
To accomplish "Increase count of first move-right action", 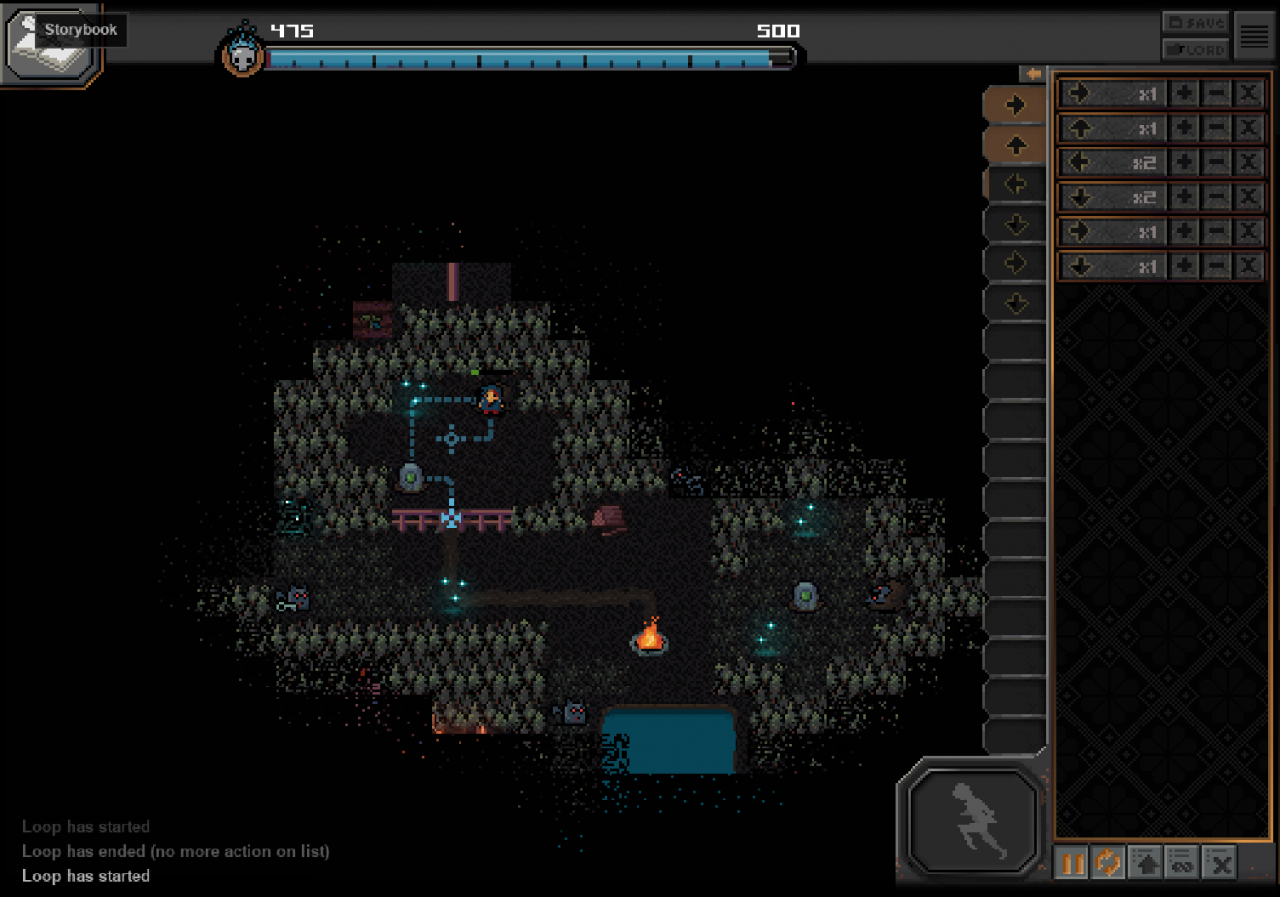I will pyautogui.click(x=1183, y=94).
